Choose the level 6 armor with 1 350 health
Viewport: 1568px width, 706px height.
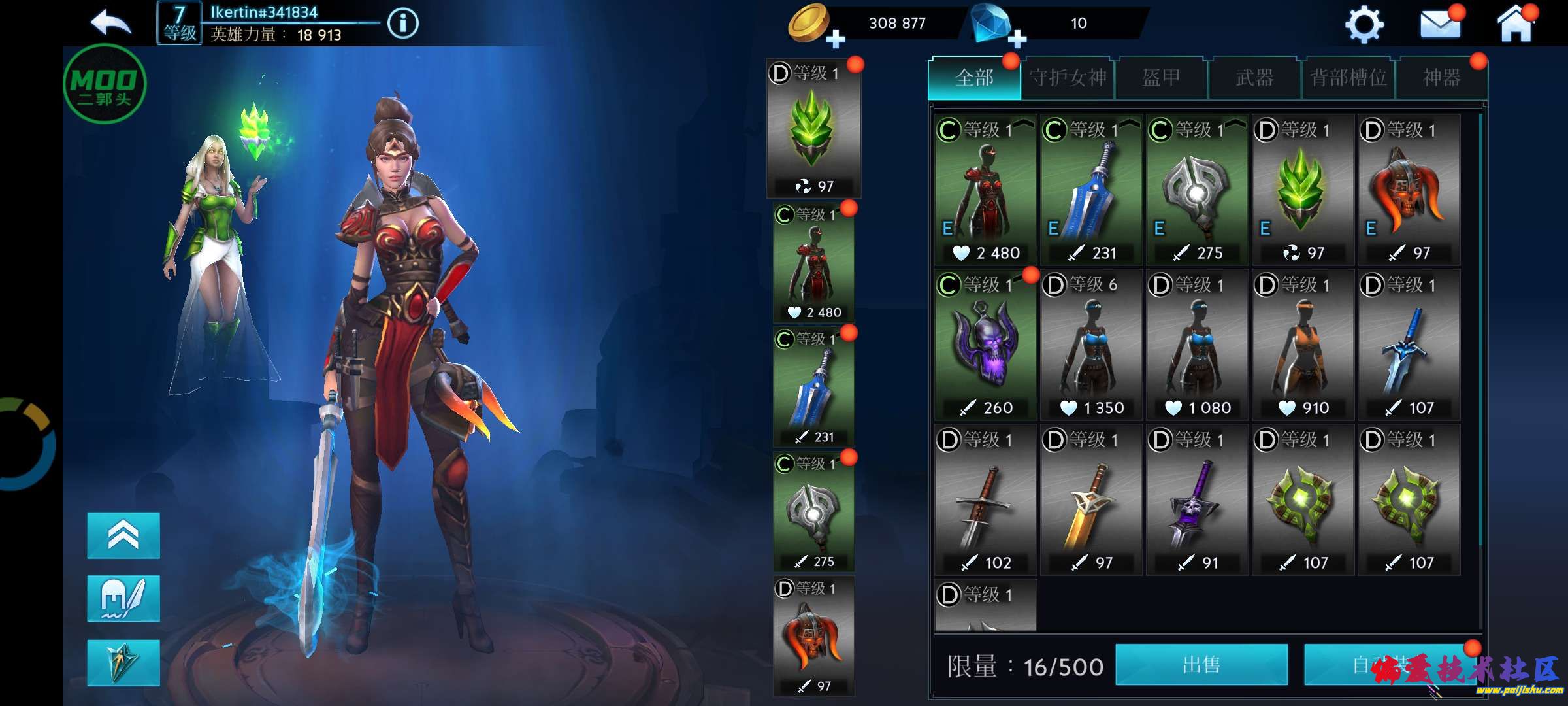tap(1091, 345)
